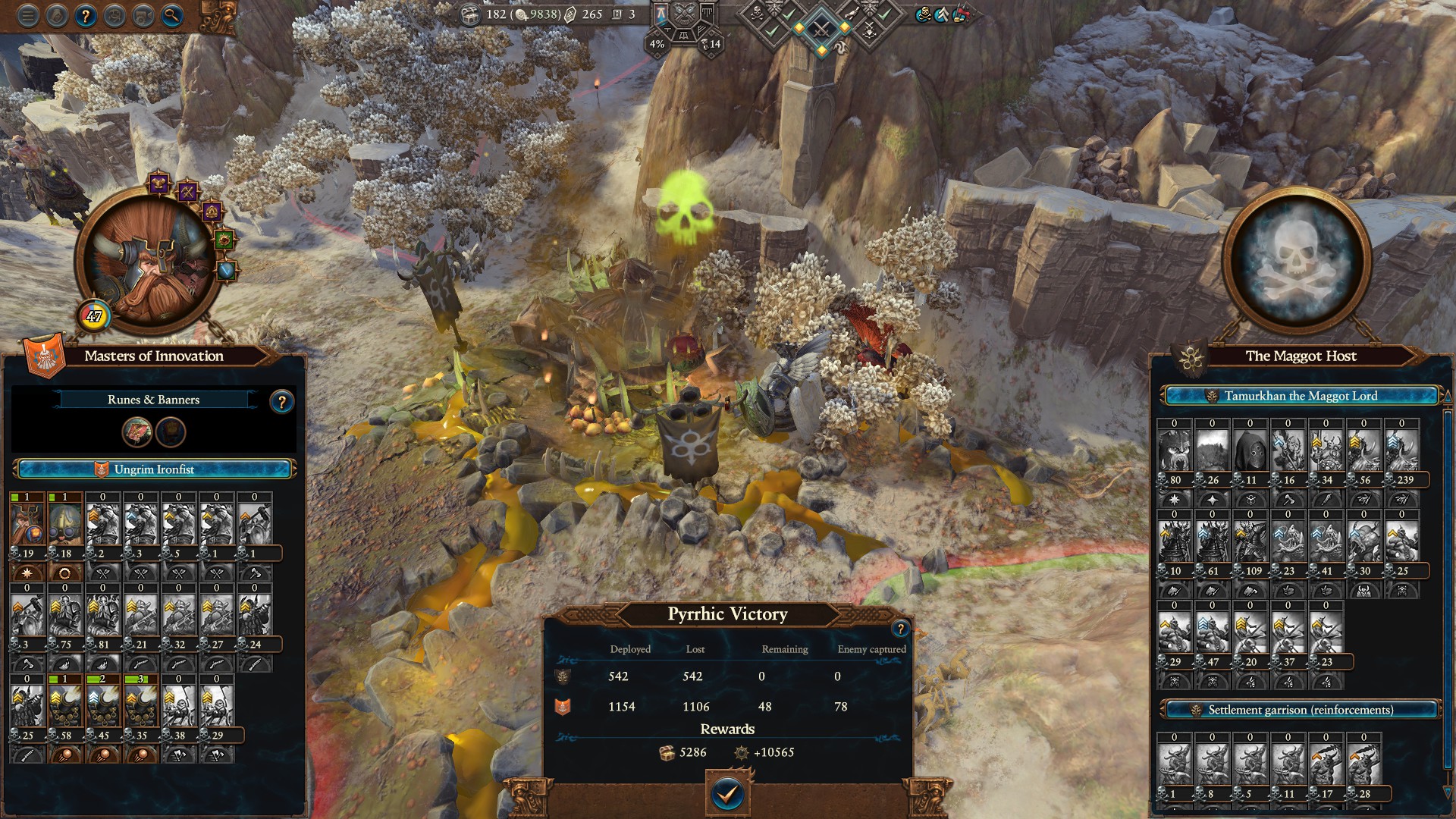Select the enemy unit card with 239 kills
Image resolution: width=1456 pixels, height=819 pixels.
tap(1401, 451)
